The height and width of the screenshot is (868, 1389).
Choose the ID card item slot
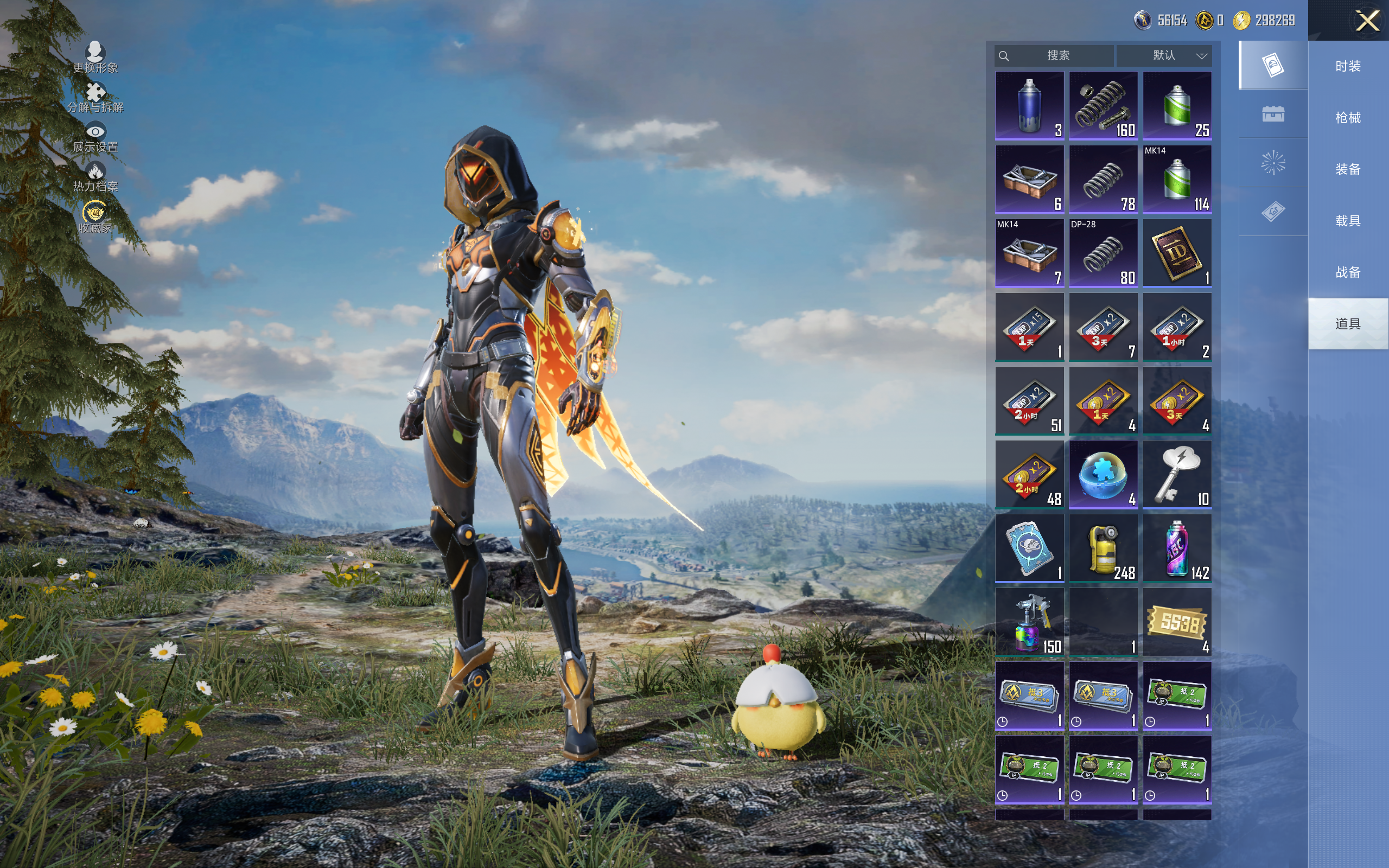point(1177,253)
